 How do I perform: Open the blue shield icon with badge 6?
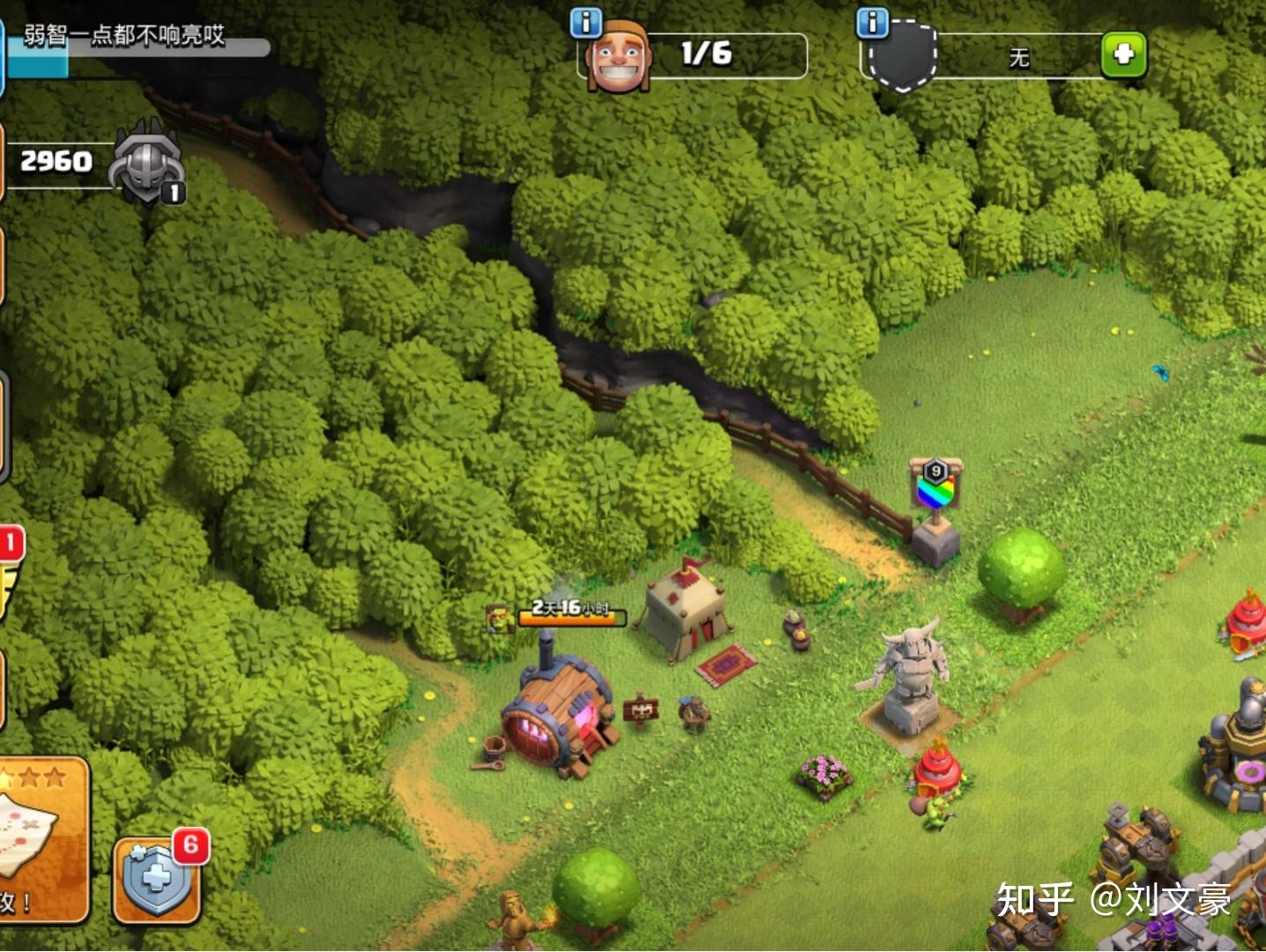(x=157, y=879)
